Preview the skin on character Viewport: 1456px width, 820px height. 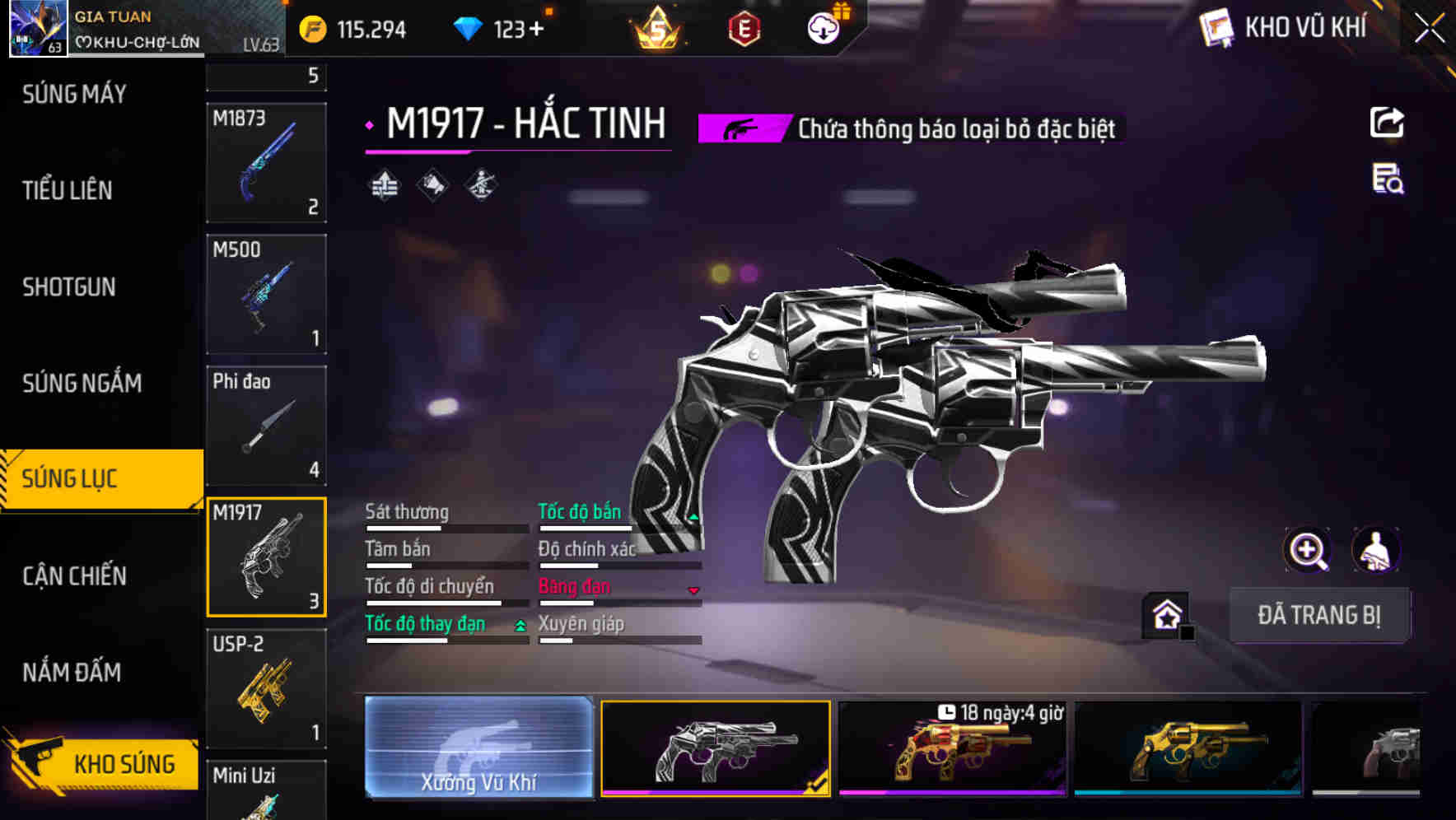pos(1375,550)
